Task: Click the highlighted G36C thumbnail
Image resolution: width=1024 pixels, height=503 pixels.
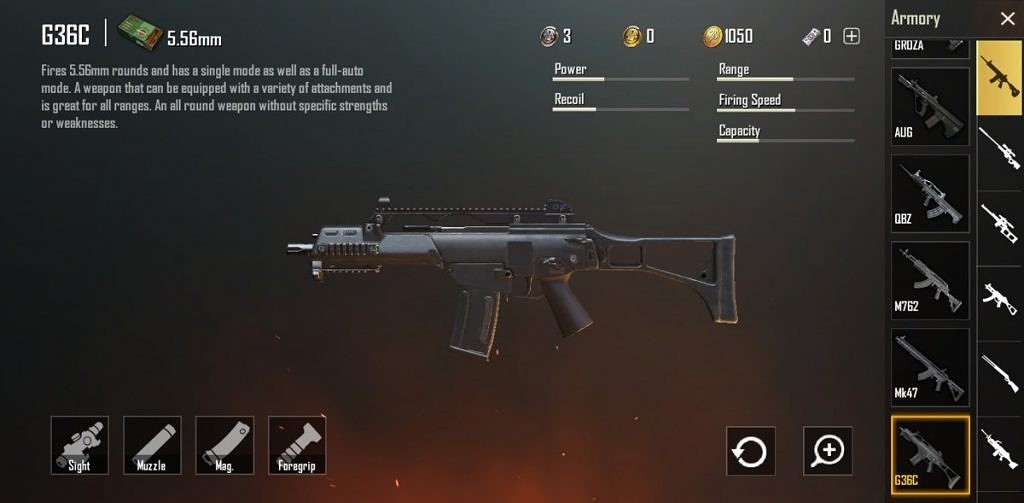Action: (930, 455)
